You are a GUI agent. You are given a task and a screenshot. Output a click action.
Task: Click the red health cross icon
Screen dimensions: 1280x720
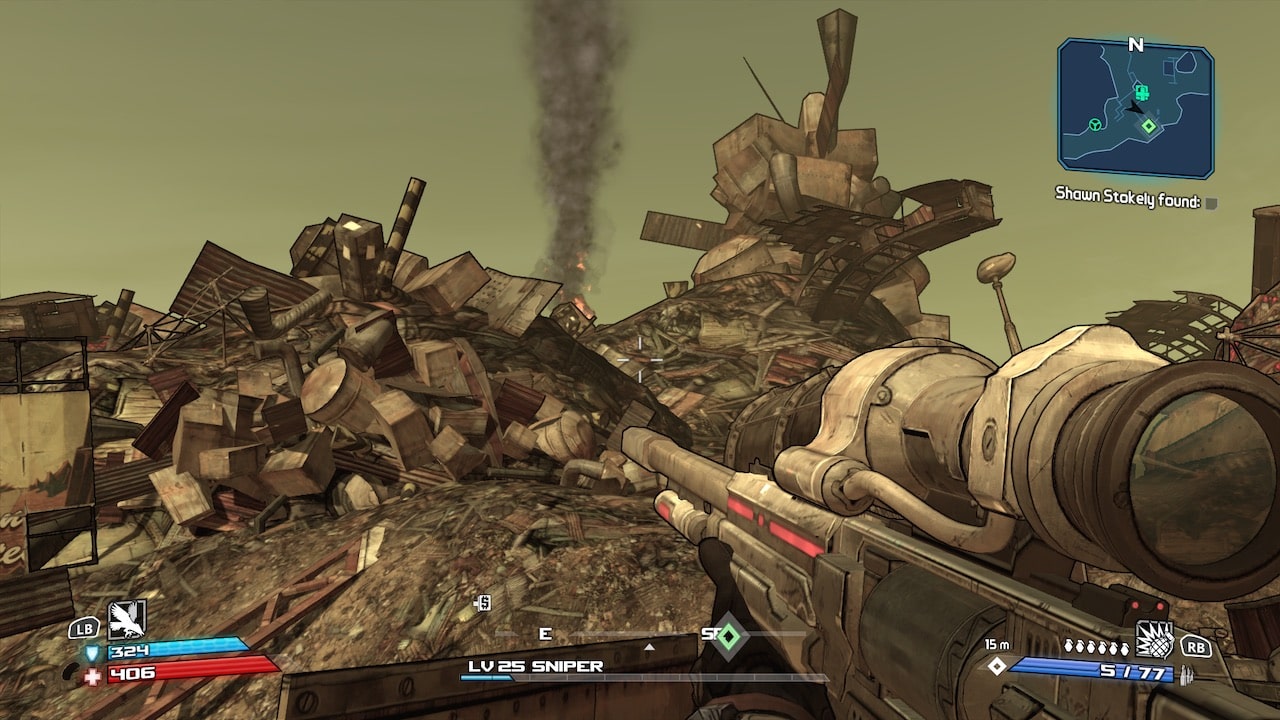click(x=91, y=674)
